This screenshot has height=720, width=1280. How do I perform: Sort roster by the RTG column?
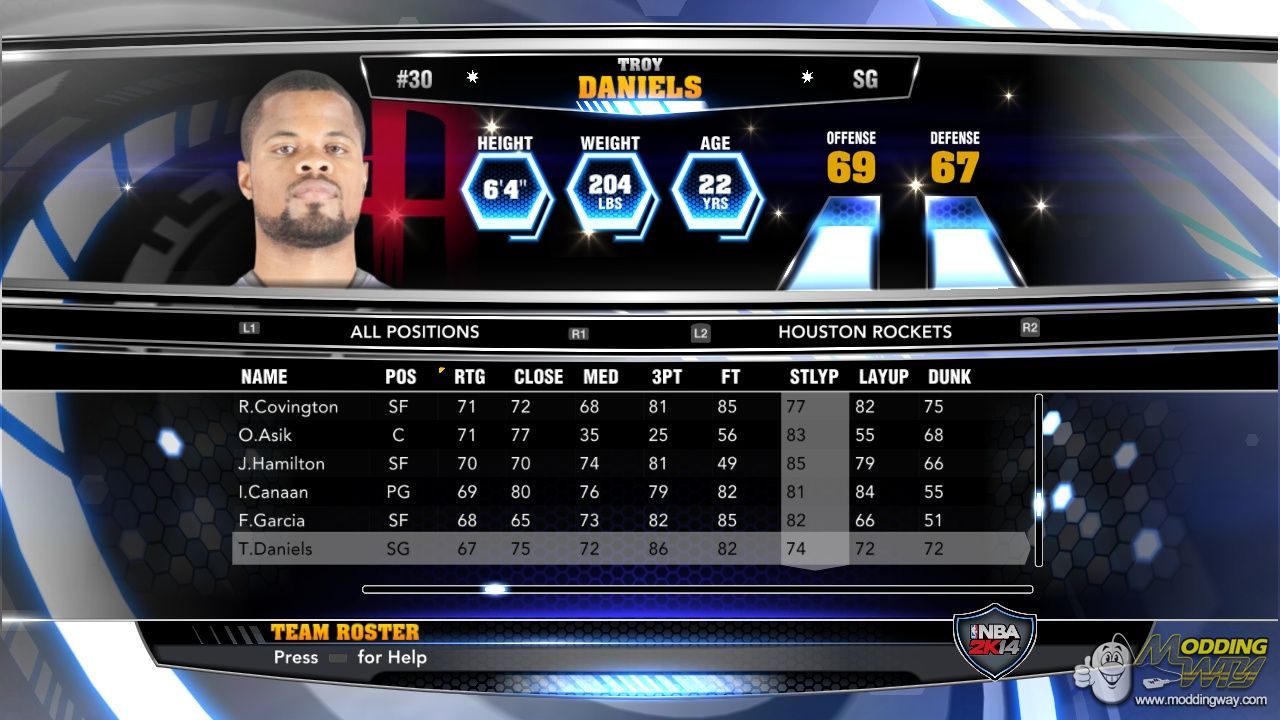469,377
